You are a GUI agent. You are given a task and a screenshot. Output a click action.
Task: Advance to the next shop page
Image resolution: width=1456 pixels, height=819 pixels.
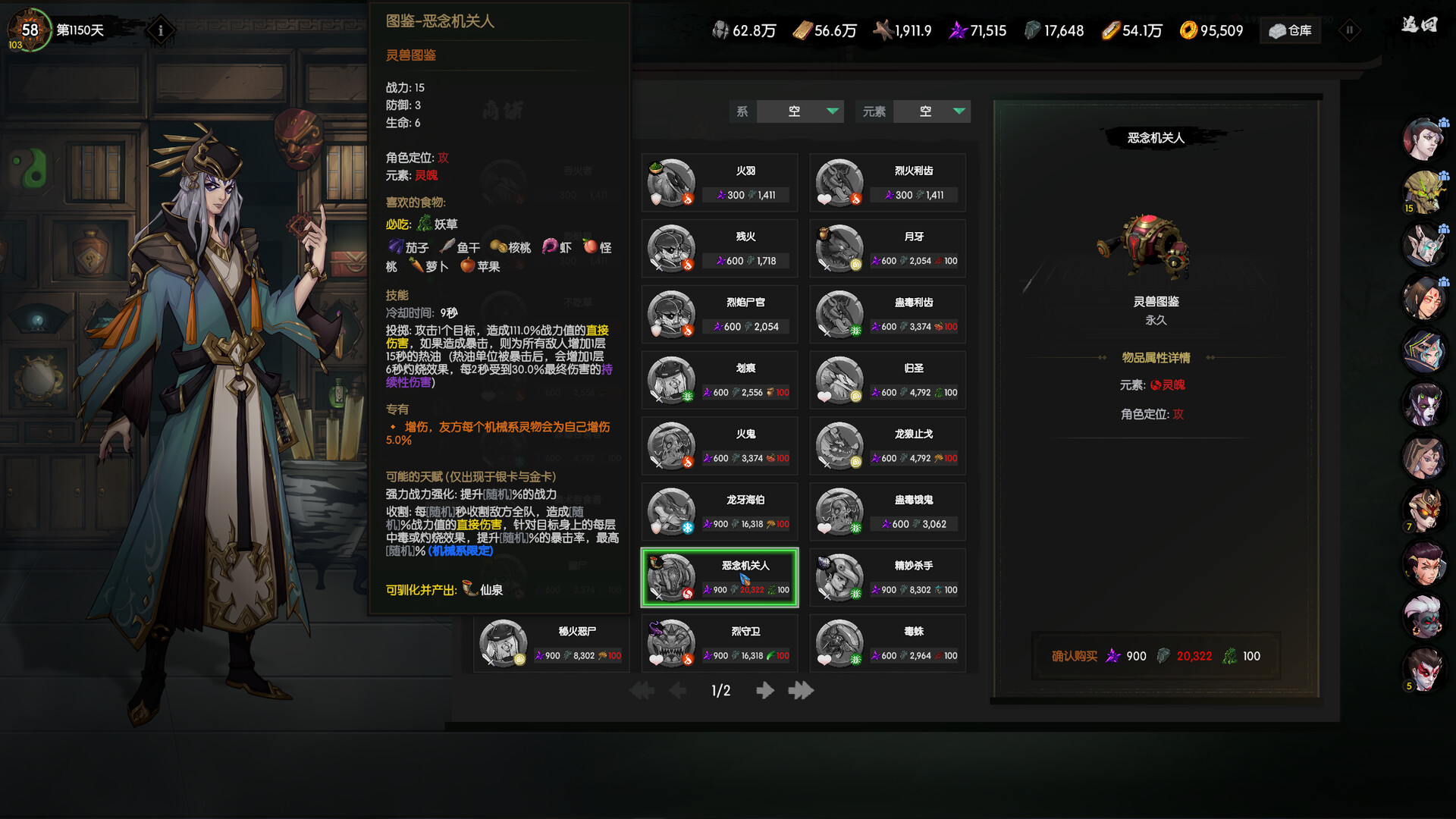pos(764,691)
